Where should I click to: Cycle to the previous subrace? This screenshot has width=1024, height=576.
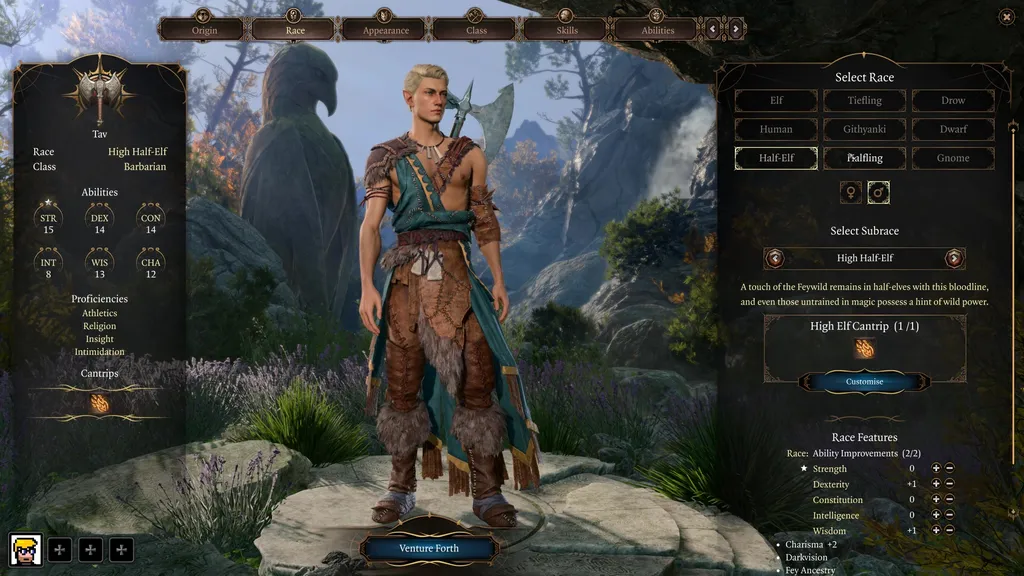point(775,258)
